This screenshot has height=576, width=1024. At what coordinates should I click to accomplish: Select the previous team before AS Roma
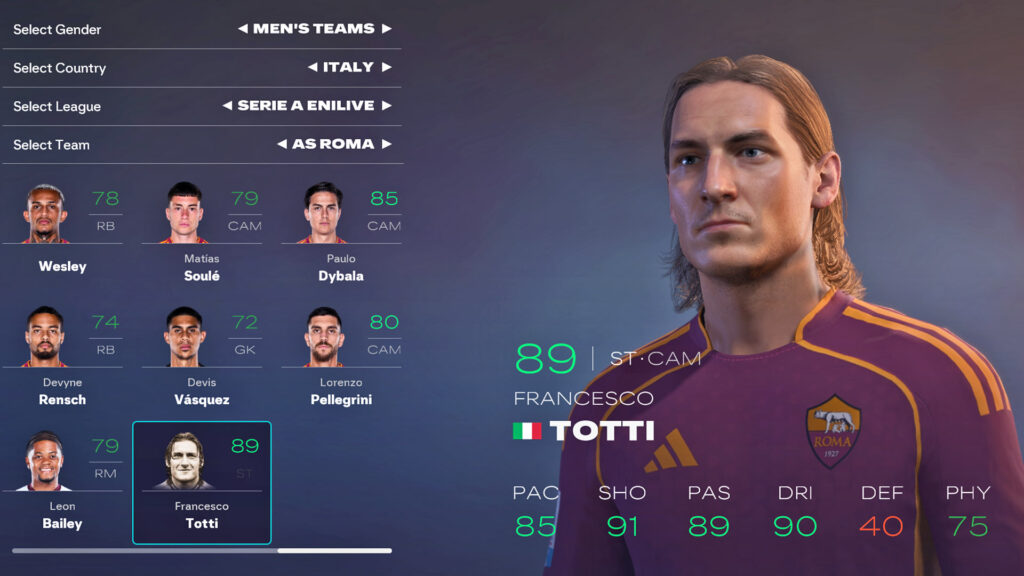282,144
